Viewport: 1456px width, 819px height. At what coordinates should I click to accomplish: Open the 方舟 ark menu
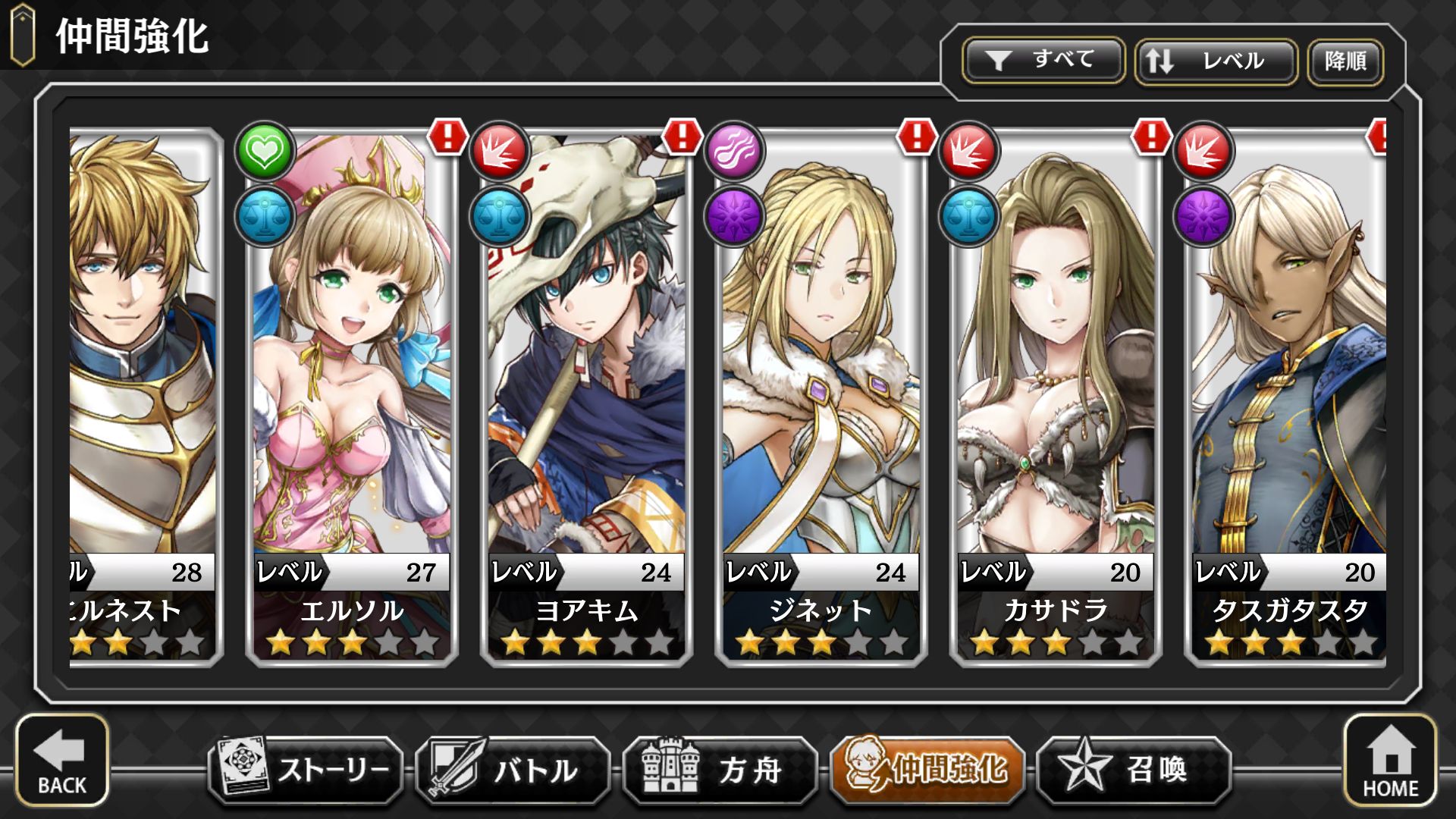pos(720,770)
